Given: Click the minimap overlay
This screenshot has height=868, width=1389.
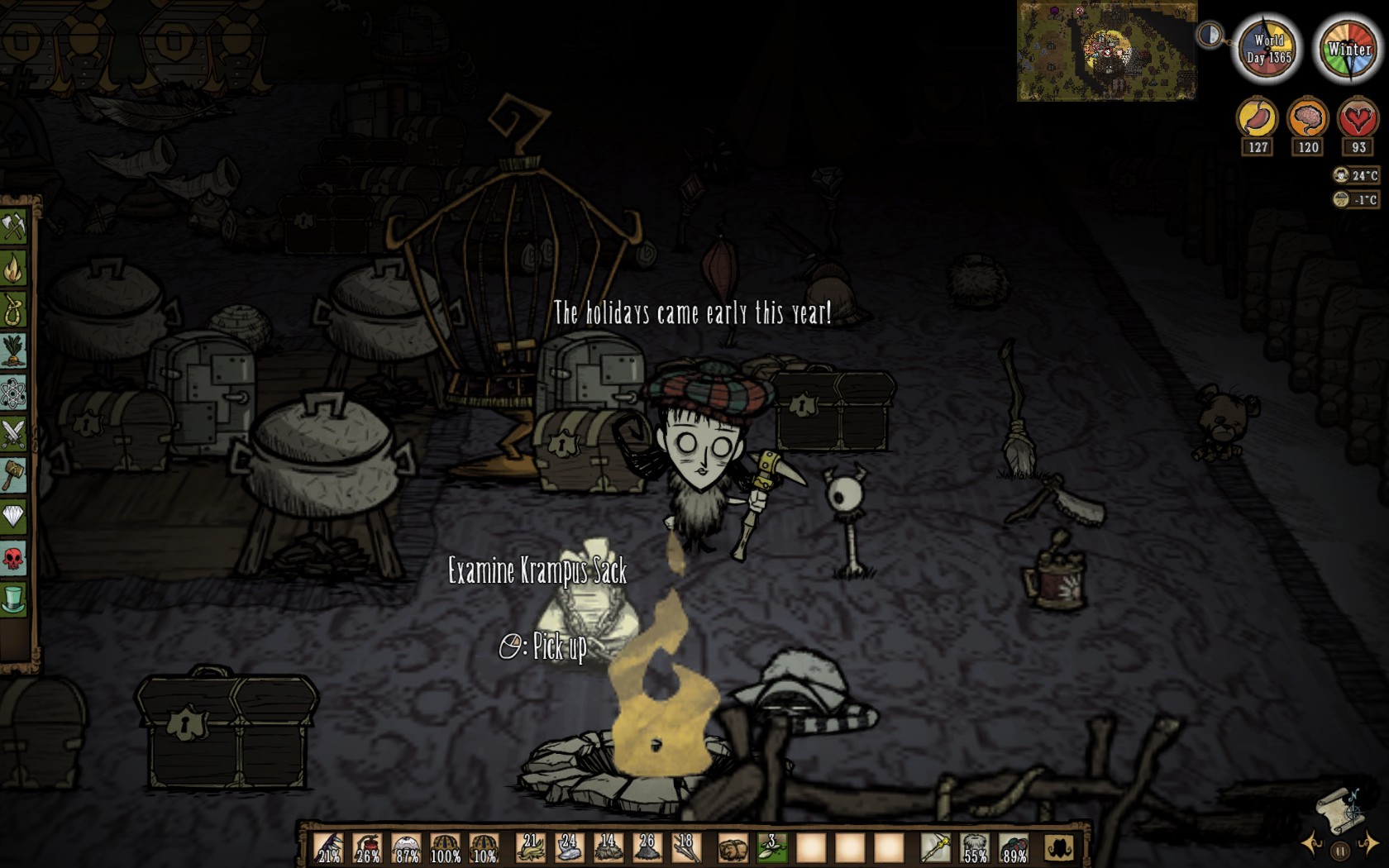Looking at the screenshot, I should (1106, 51).
